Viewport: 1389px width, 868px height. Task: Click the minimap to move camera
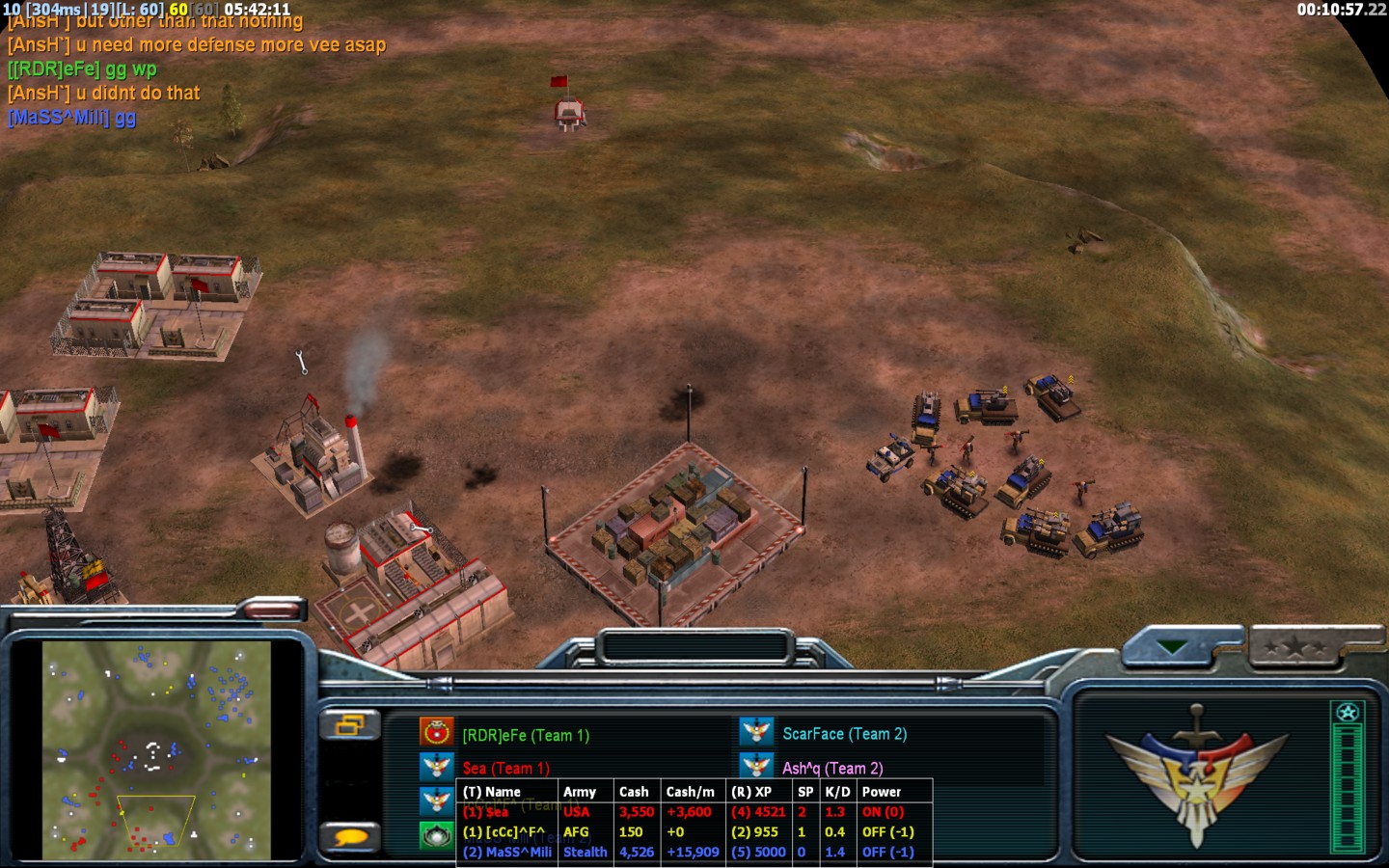click(x=156, y=750)
